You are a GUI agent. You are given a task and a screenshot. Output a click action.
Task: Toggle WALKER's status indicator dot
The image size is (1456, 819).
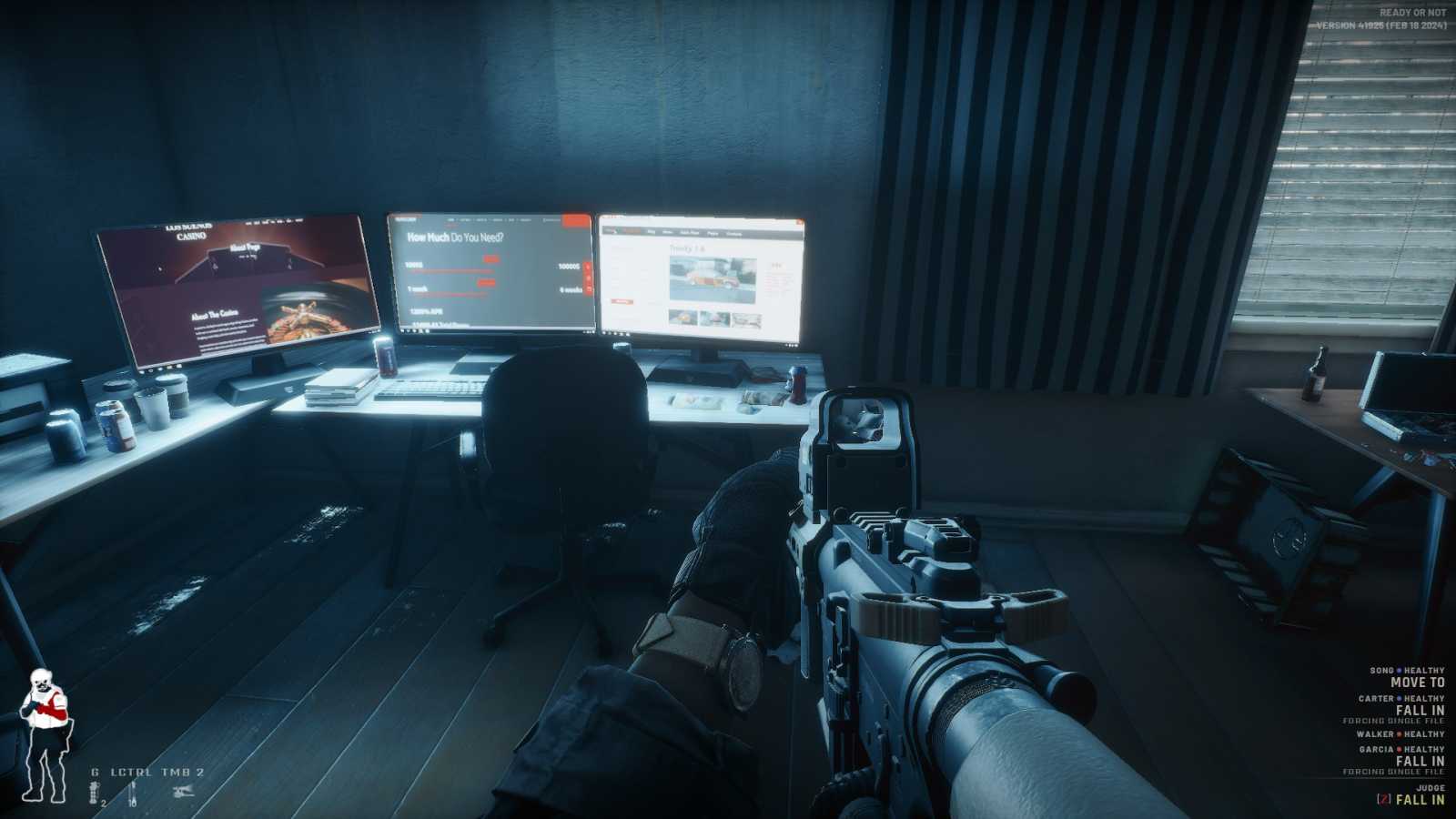pos(1400,734)
